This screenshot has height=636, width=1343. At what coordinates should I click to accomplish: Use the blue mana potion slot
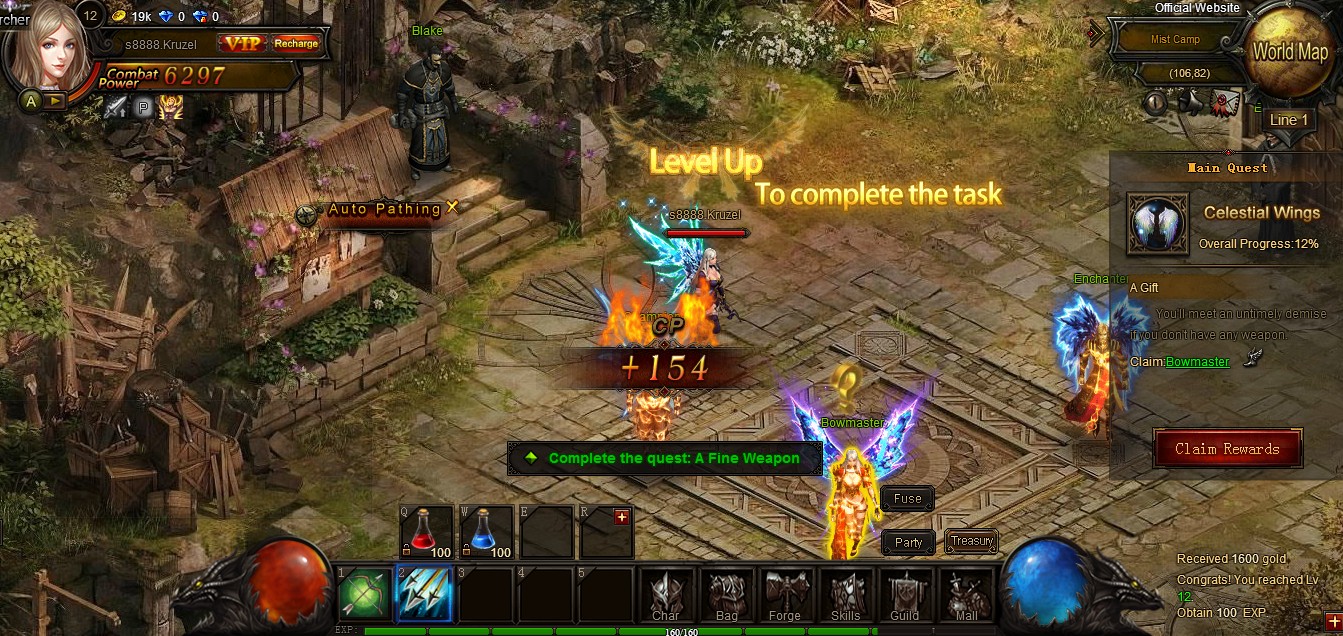point(487,530)
